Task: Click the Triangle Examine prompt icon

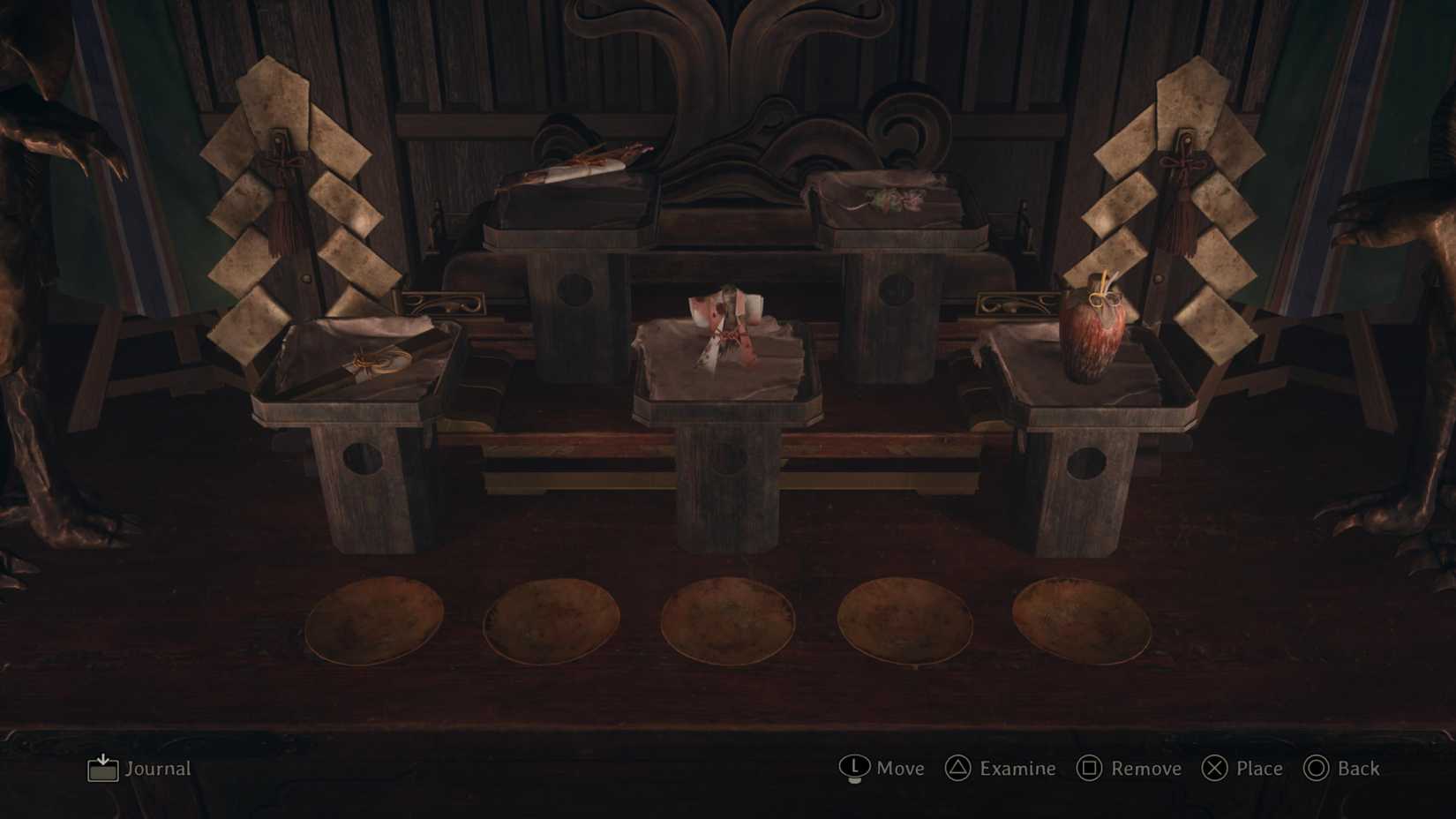Action: tap(956, 769)
